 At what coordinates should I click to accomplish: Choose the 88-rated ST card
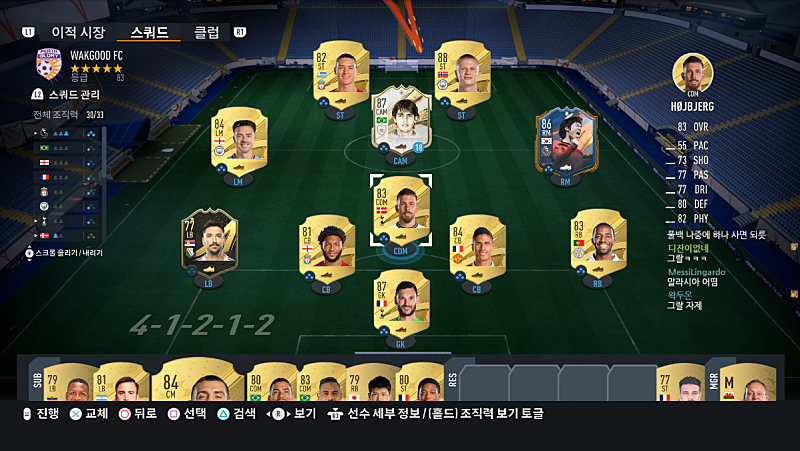[x=460, y=76]
